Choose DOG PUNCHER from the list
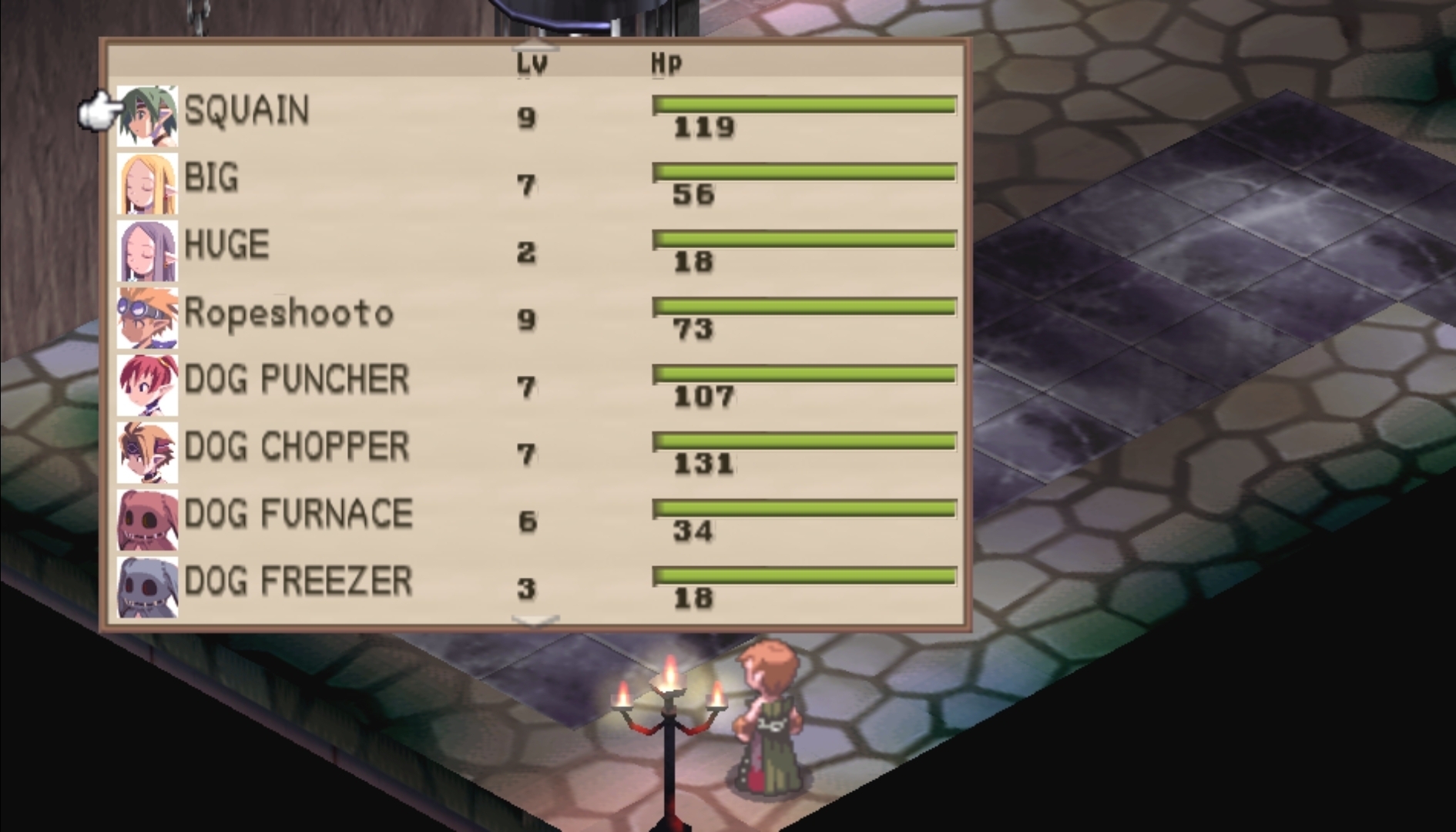The height and width of the screenshot is (832, 1456). [x=296, y=380]
